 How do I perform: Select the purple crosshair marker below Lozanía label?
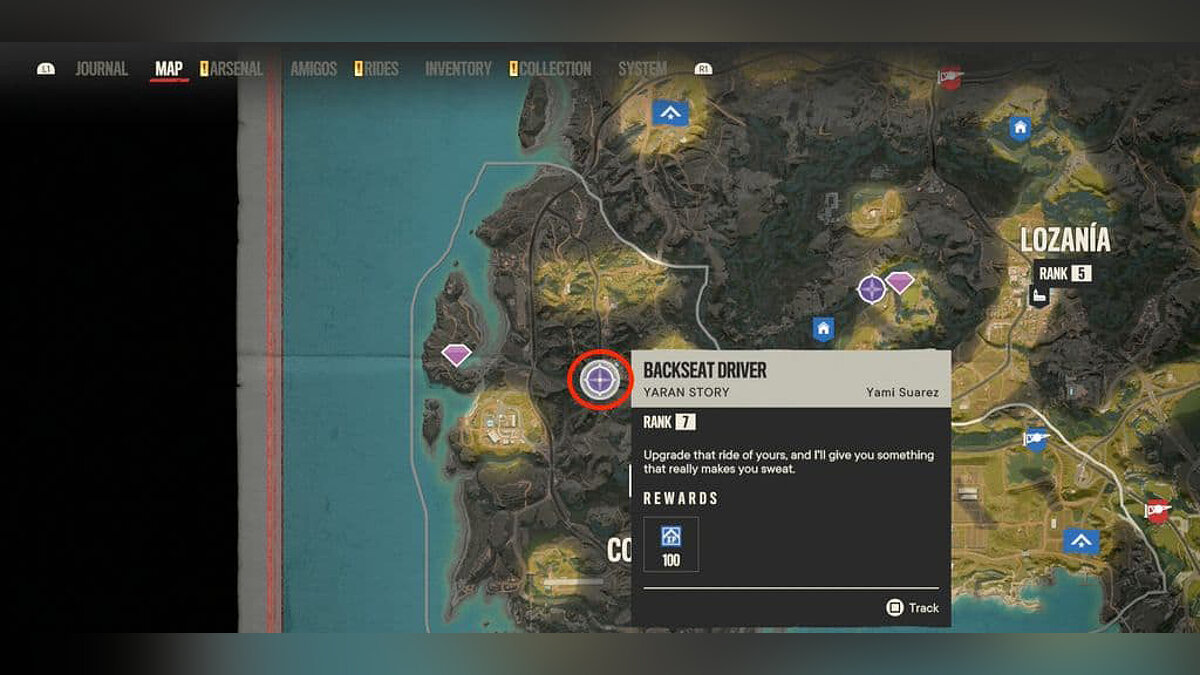click(x=871, y=290)
